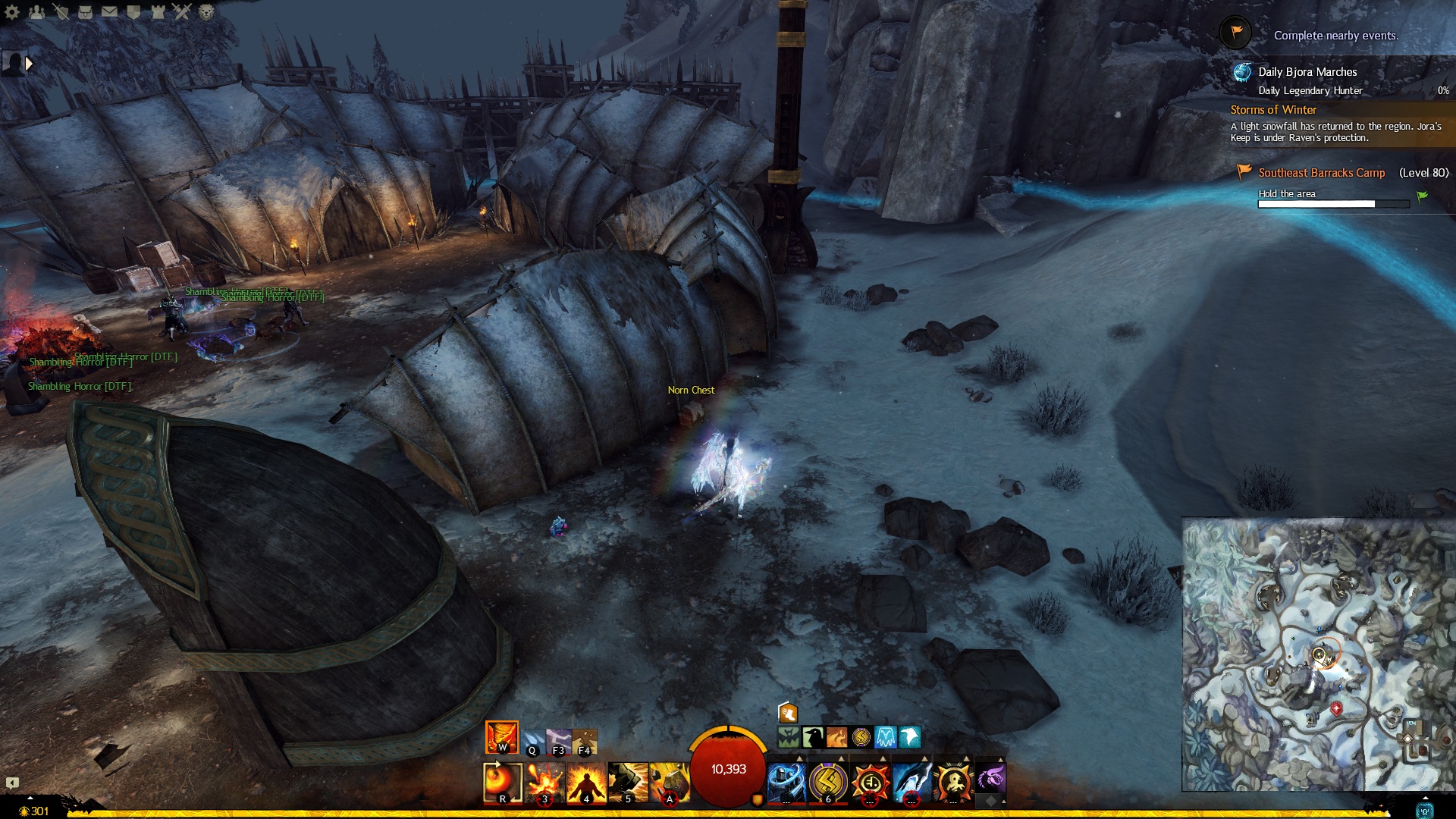Open the inventory bag icon
The width and height of the screenshot is (1456, 819).
[85, 11]
